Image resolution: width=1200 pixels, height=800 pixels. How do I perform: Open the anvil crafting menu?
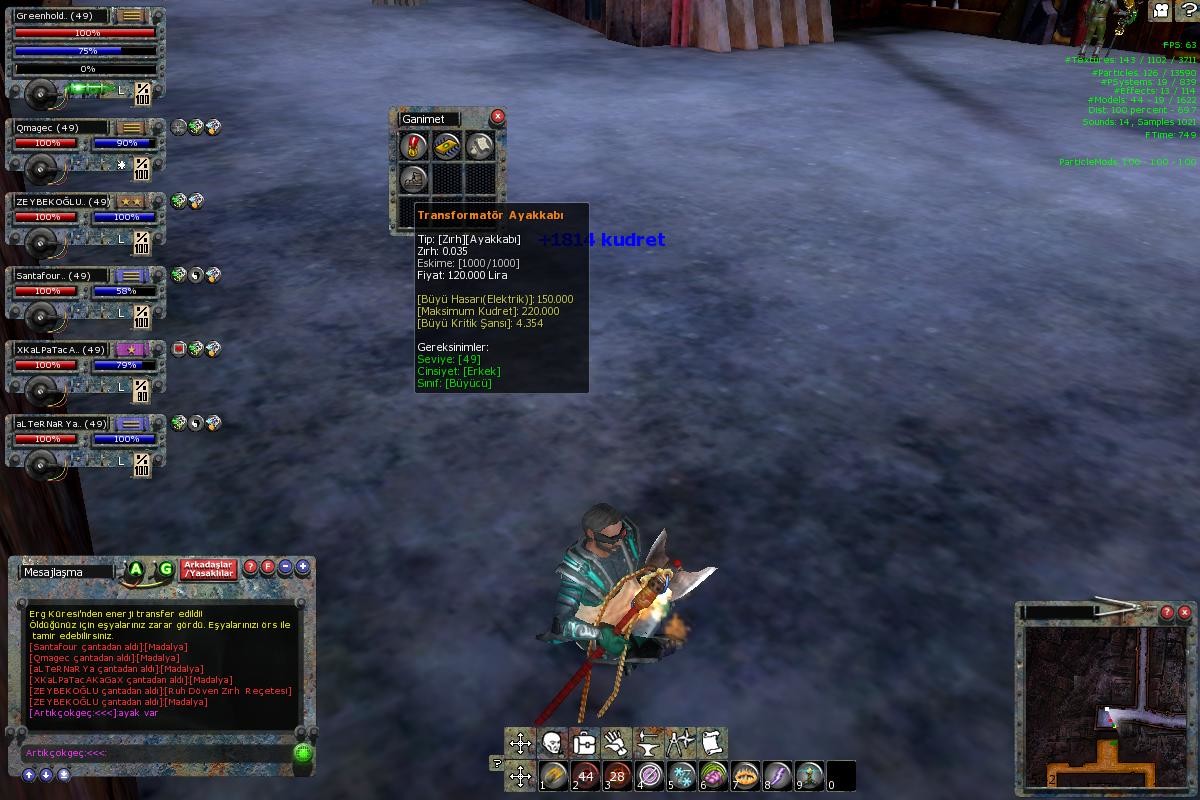coord(648,743)
